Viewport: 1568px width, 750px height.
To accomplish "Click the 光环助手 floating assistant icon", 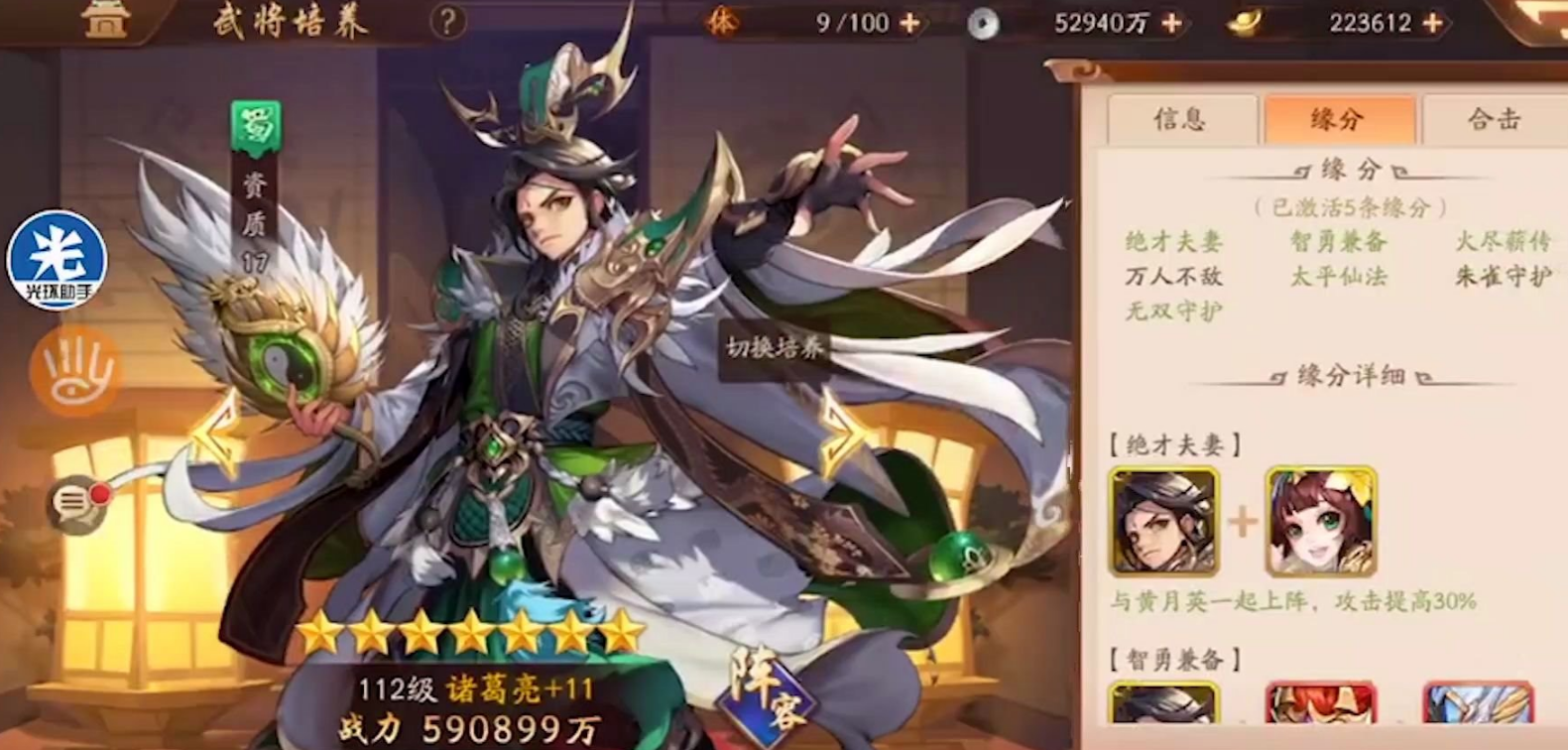I will 60,261.
